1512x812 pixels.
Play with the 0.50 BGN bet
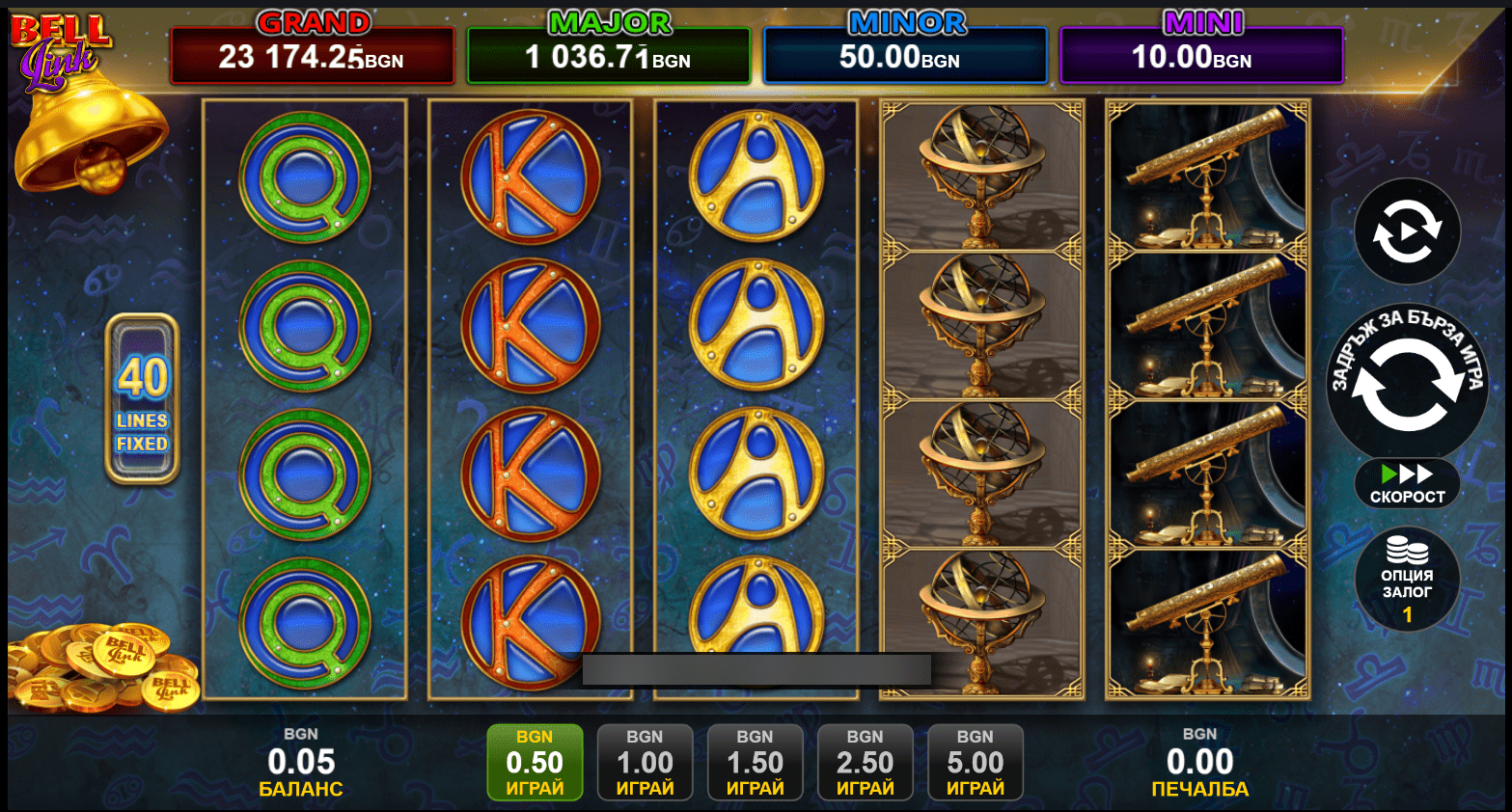(x=535, y=762)
